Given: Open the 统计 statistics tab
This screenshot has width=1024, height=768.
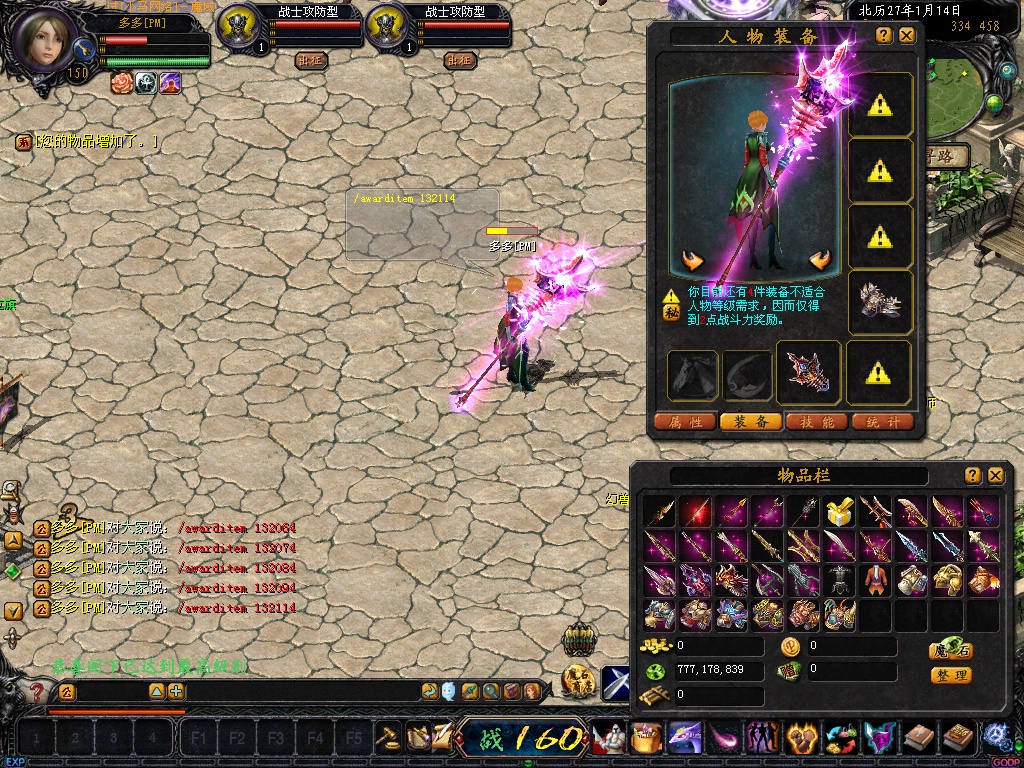Looking at the screenshot, I should click(883, 422).
